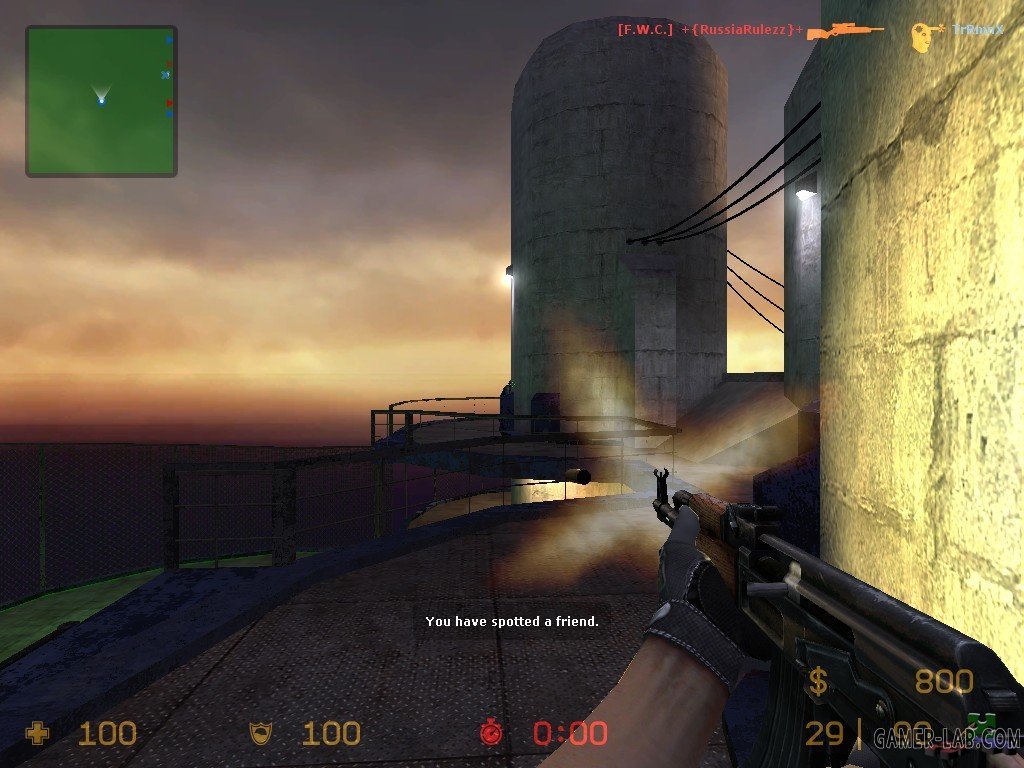Screen dimensions: 1024x768
Task: Click the red round timer stopwatch icon
Action: tap(491, 733)
